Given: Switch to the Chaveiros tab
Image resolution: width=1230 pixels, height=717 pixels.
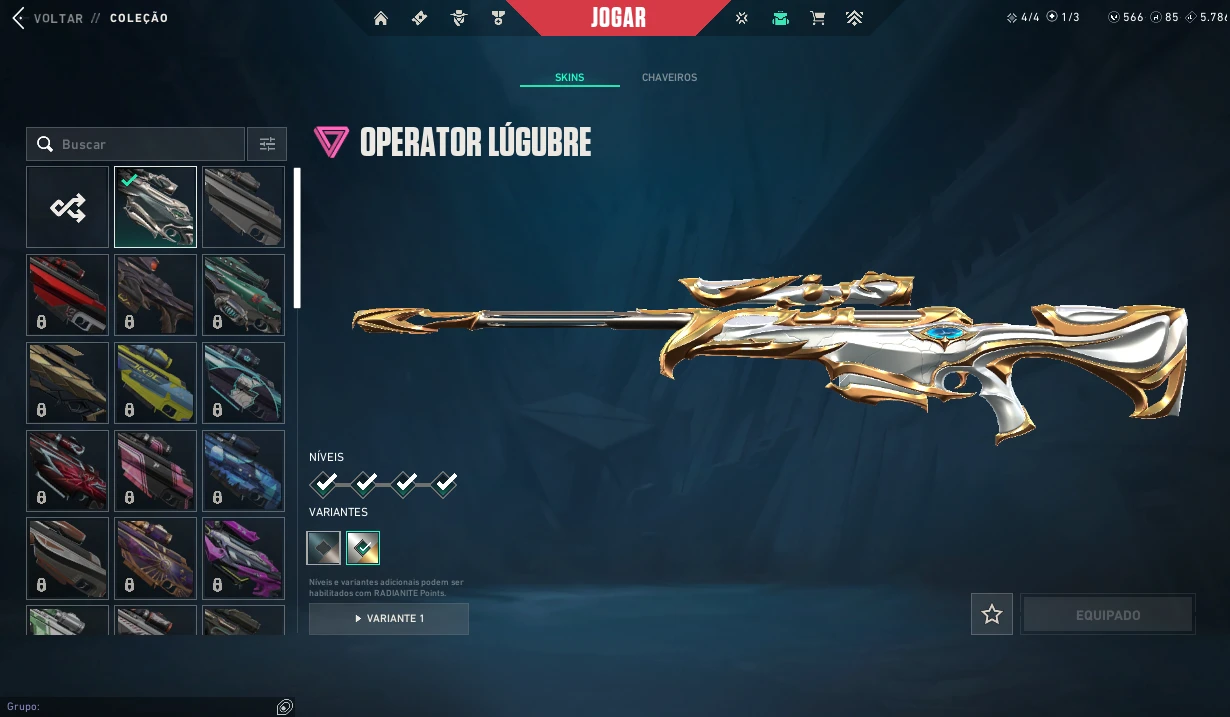Looking at the screenshot, I should coord(669,77).
